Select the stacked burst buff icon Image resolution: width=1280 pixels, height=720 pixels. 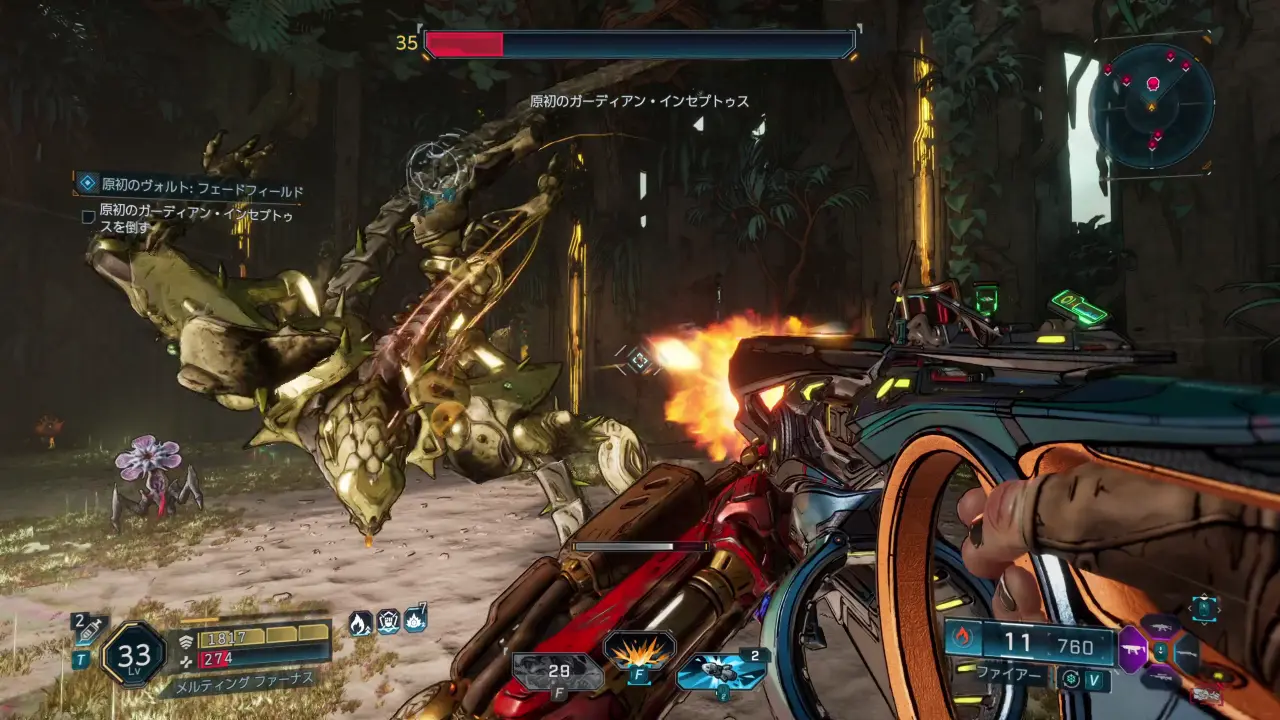tap(415, 622)
